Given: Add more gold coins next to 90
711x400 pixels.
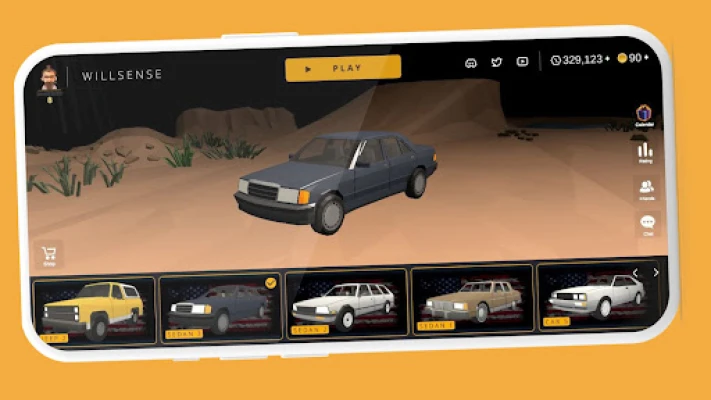Looking at the screenshot, I should pyautogui.click(x=649, y=58).
